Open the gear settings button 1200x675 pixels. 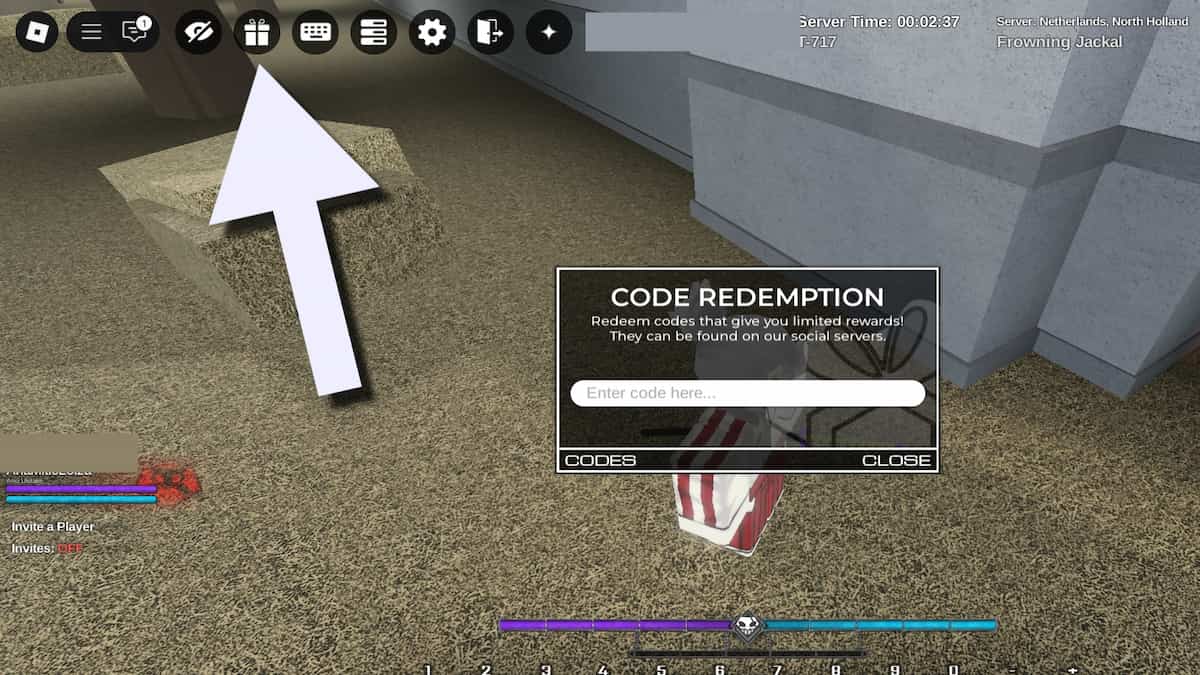point(432,32)
